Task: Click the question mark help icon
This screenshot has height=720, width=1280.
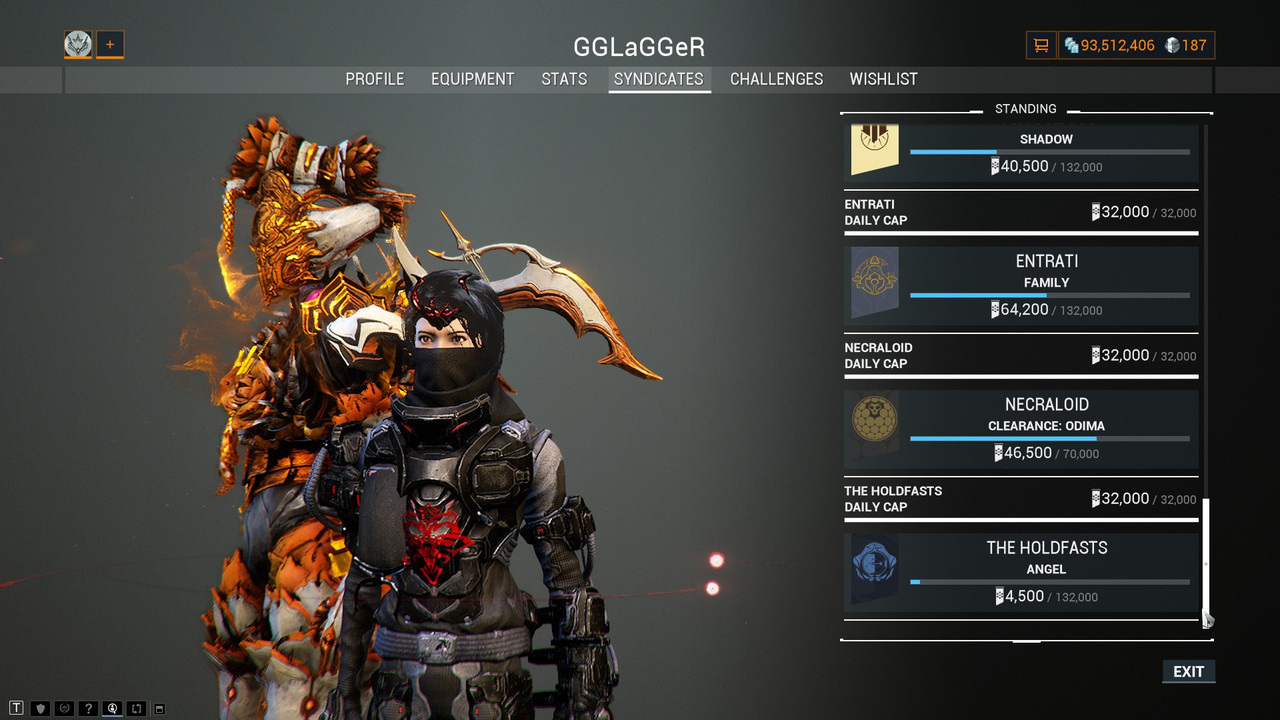Action: tap(88, 709)
